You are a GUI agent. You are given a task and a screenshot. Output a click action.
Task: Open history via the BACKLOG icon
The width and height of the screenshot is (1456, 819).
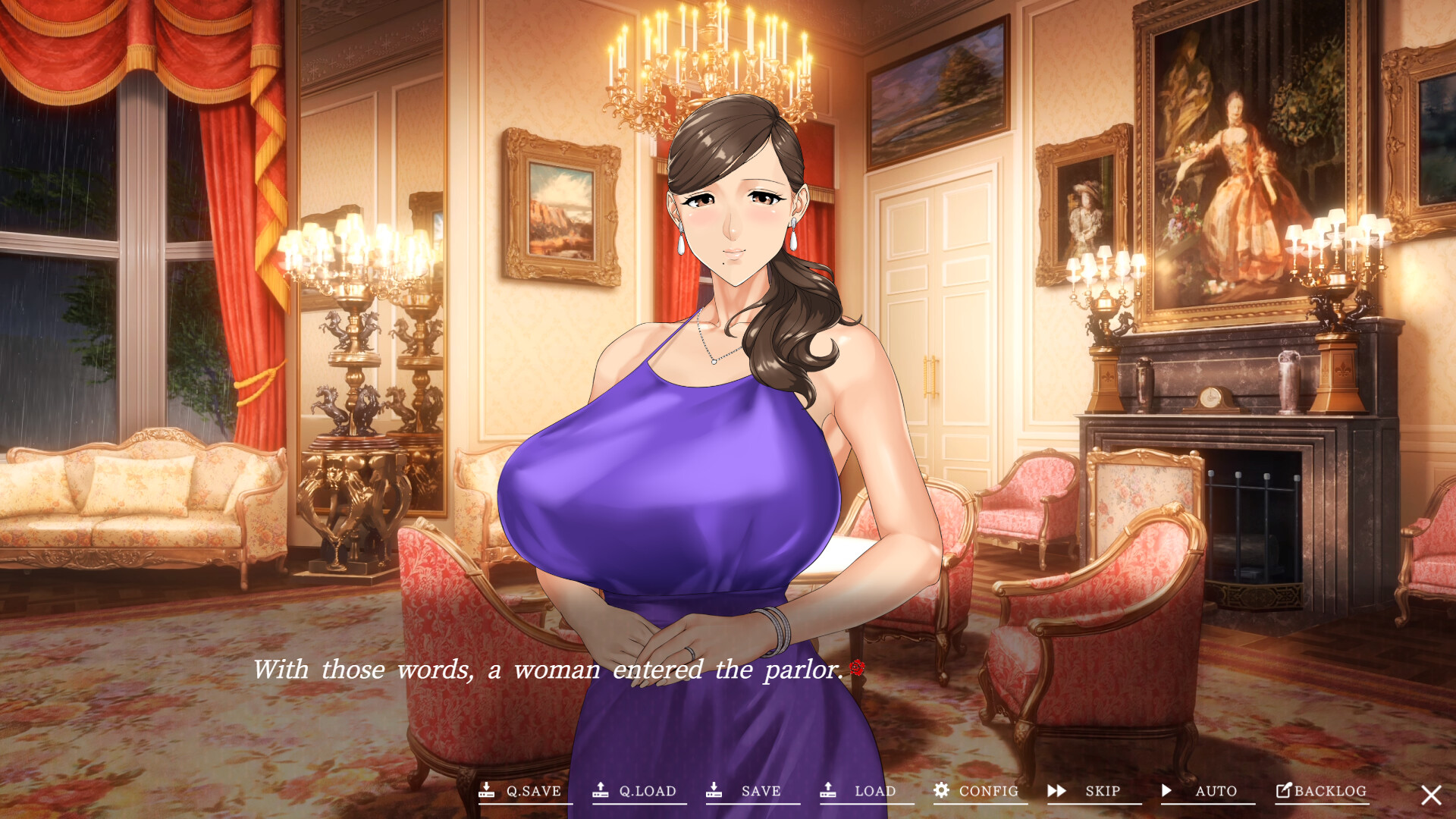[x=1282, y=791]
